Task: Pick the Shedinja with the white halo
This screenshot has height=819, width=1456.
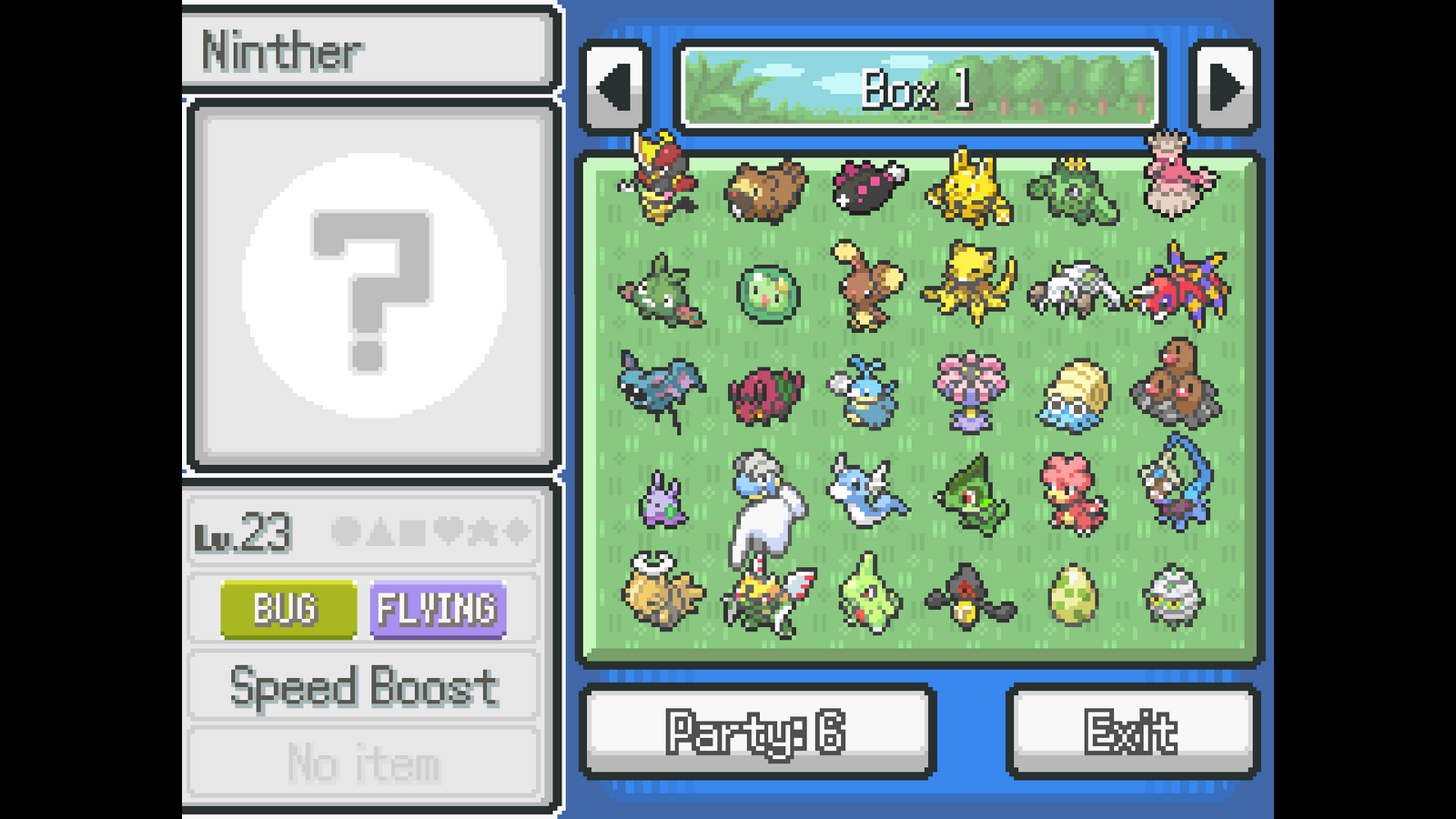Action: tap(662, 591)
